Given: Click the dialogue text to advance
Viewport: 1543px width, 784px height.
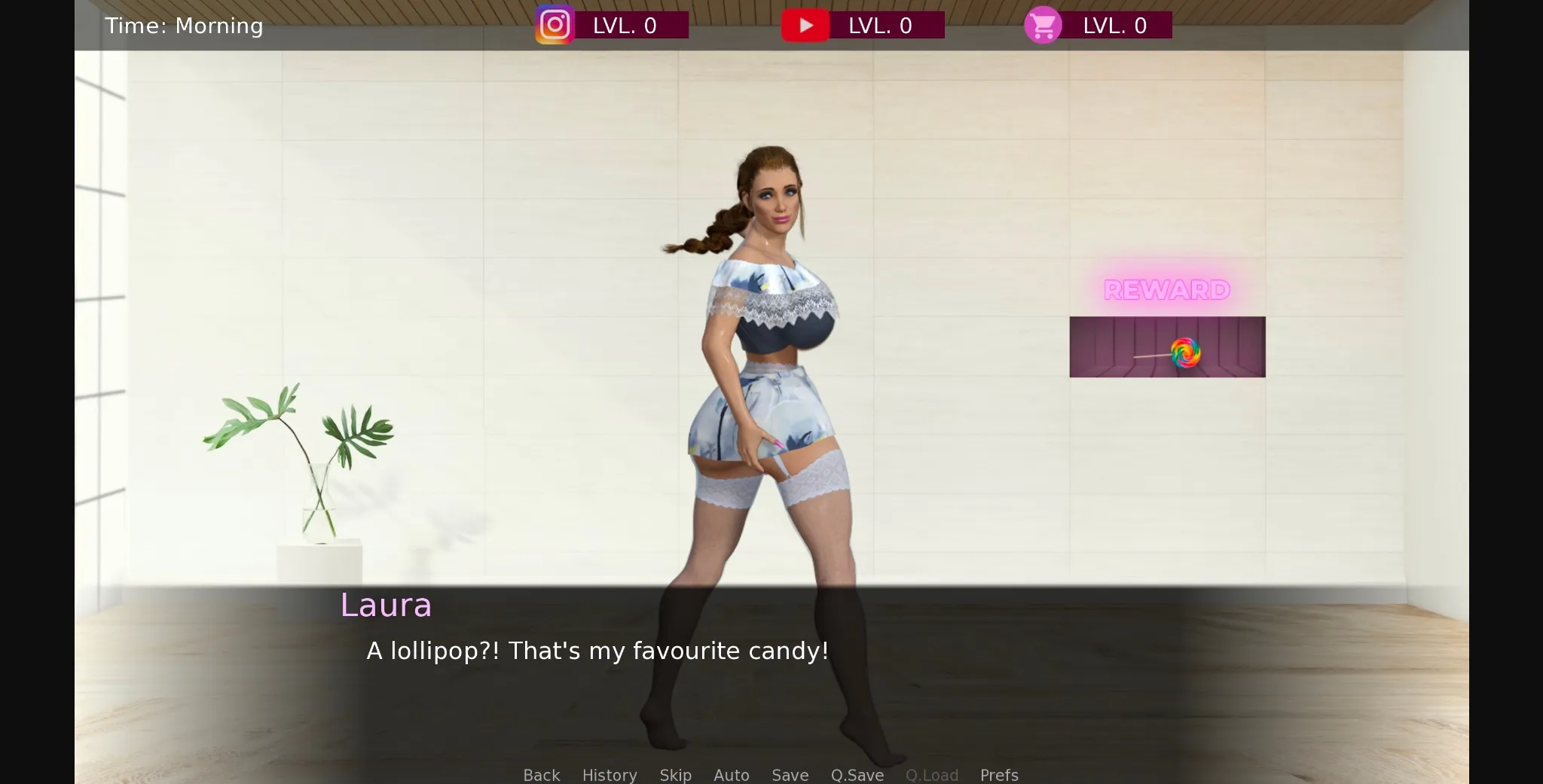Looking at the screenshot, I should [x=597, y=650].
